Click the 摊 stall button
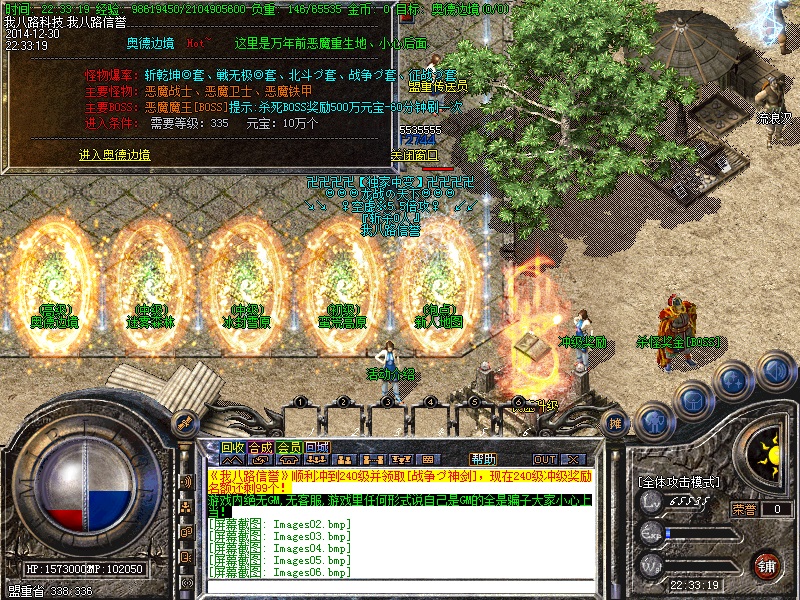The image size is (800, 600). 617,423
